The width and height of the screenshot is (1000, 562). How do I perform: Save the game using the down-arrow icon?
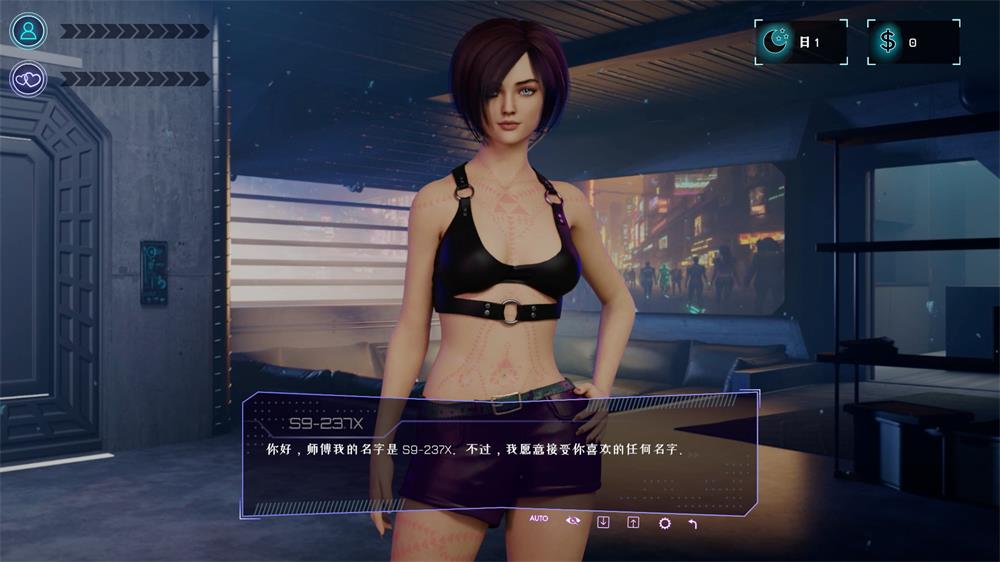click(x=603, y=521)
